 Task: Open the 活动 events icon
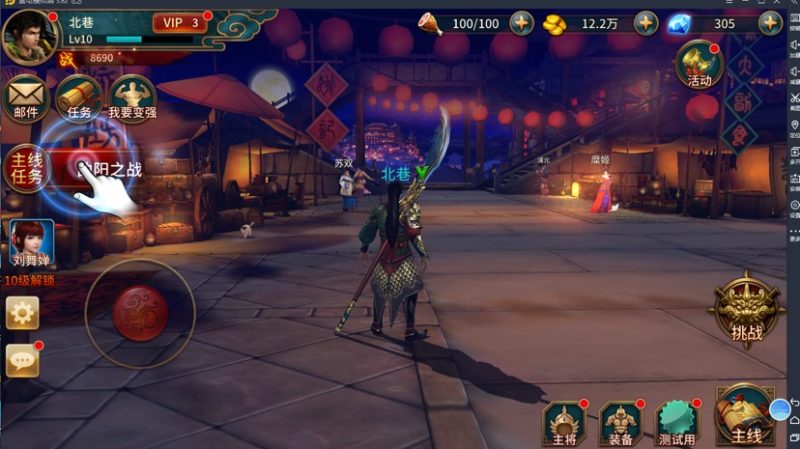[699, 65]
